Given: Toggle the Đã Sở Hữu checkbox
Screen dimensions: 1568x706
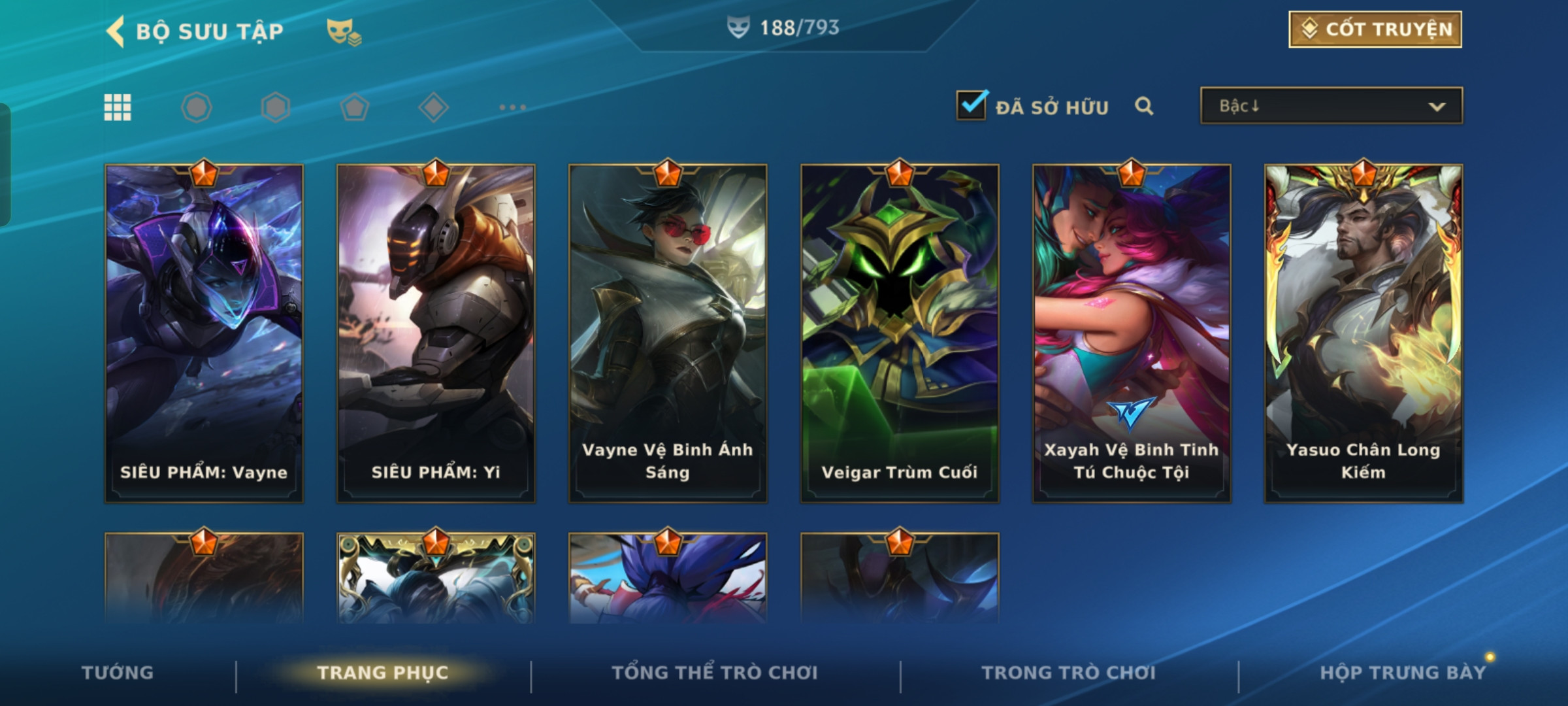Looking at the screenshot, I should 972,105.
